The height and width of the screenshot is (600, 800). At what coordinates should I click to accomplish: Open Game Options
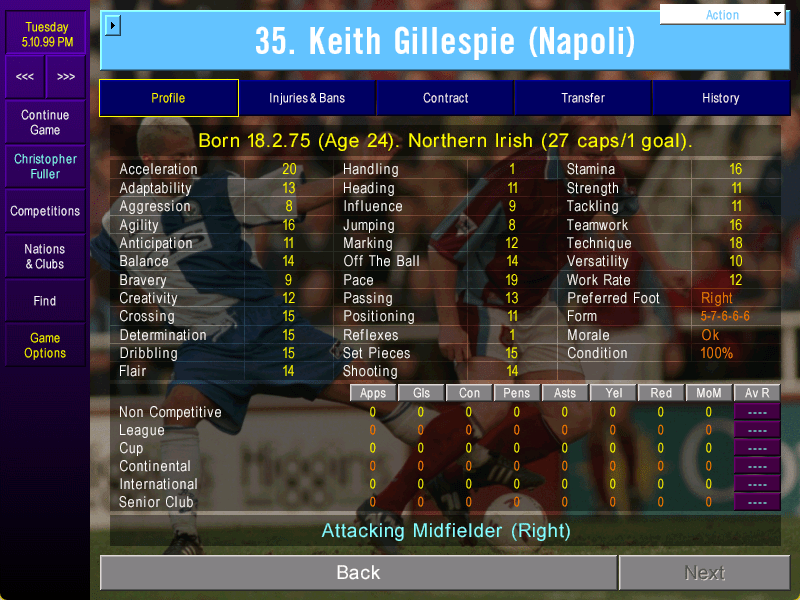[x=45, y=345]
